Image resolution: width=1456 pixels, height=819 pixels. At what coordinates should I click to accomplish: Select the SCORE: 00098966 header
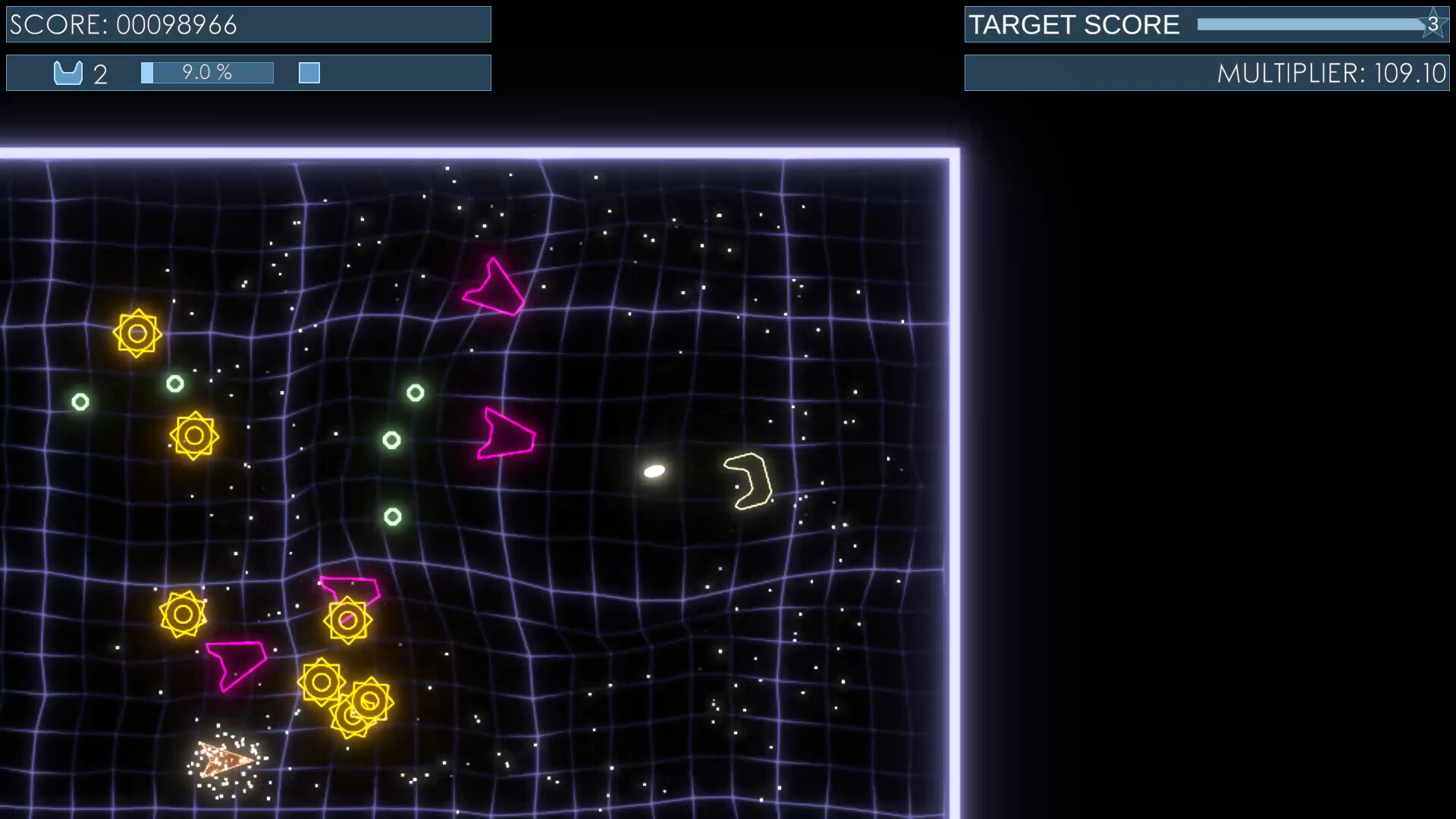pos(248,24)
